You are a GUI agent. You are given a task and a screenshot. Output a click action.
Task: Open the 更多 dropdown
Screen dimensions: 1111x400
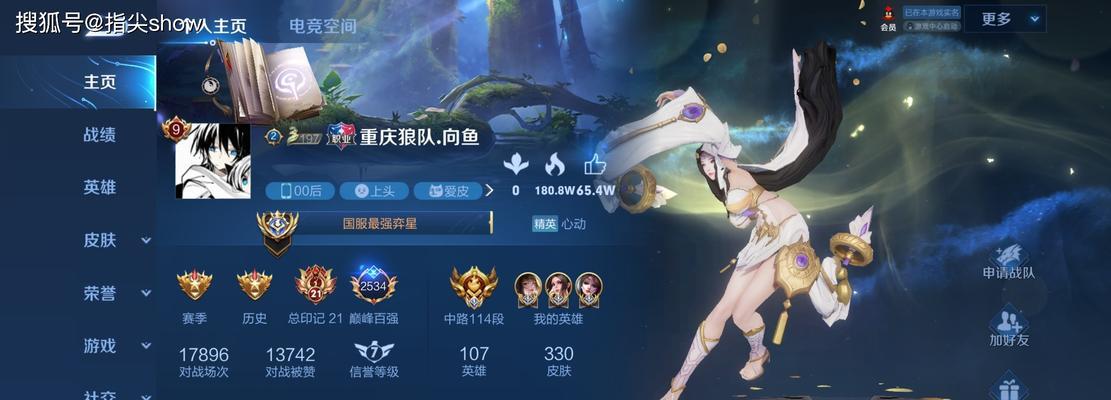tap(1011, 19)
